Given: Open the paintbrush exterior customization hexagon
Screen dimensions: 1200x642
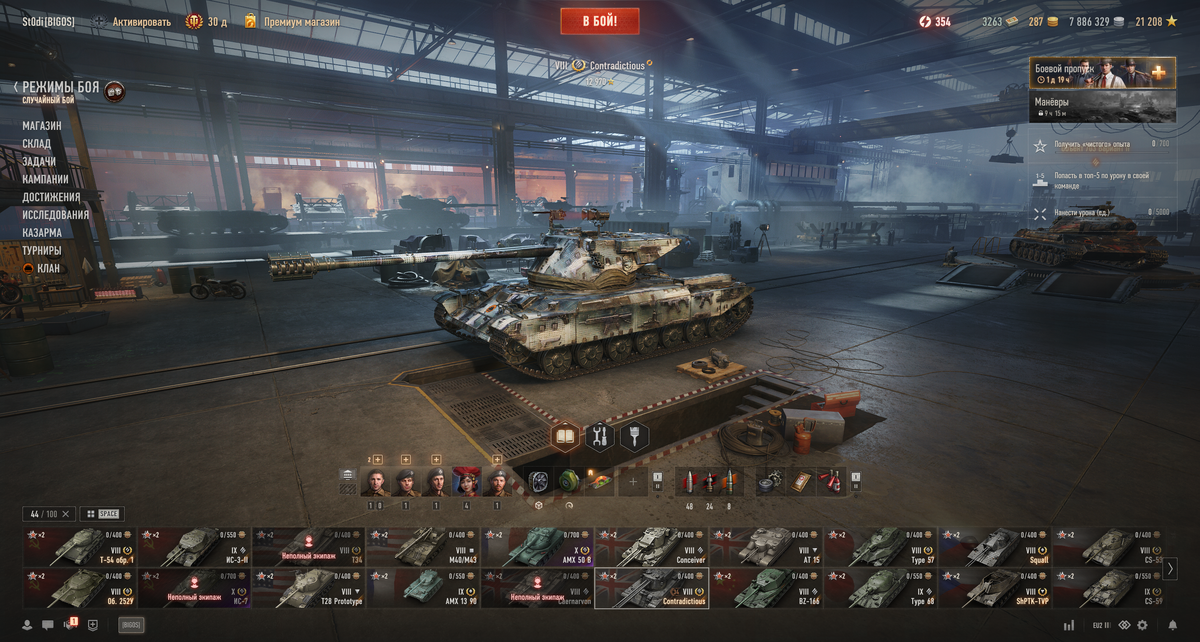Looking at the screenshot, I should click(634, 436).
